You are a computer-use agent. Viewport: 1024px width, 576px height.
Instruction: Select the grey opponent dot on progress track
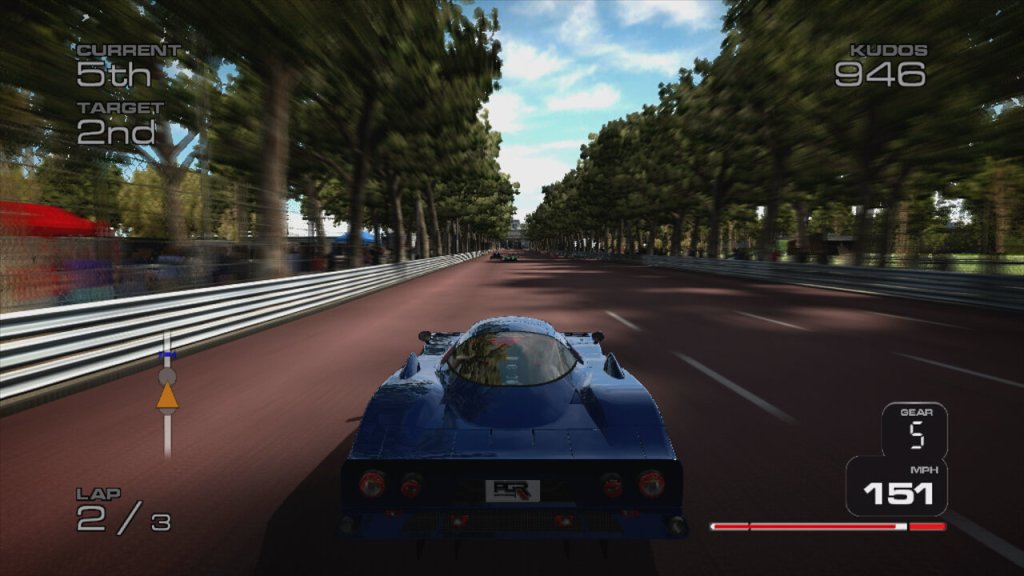point(167,376)
